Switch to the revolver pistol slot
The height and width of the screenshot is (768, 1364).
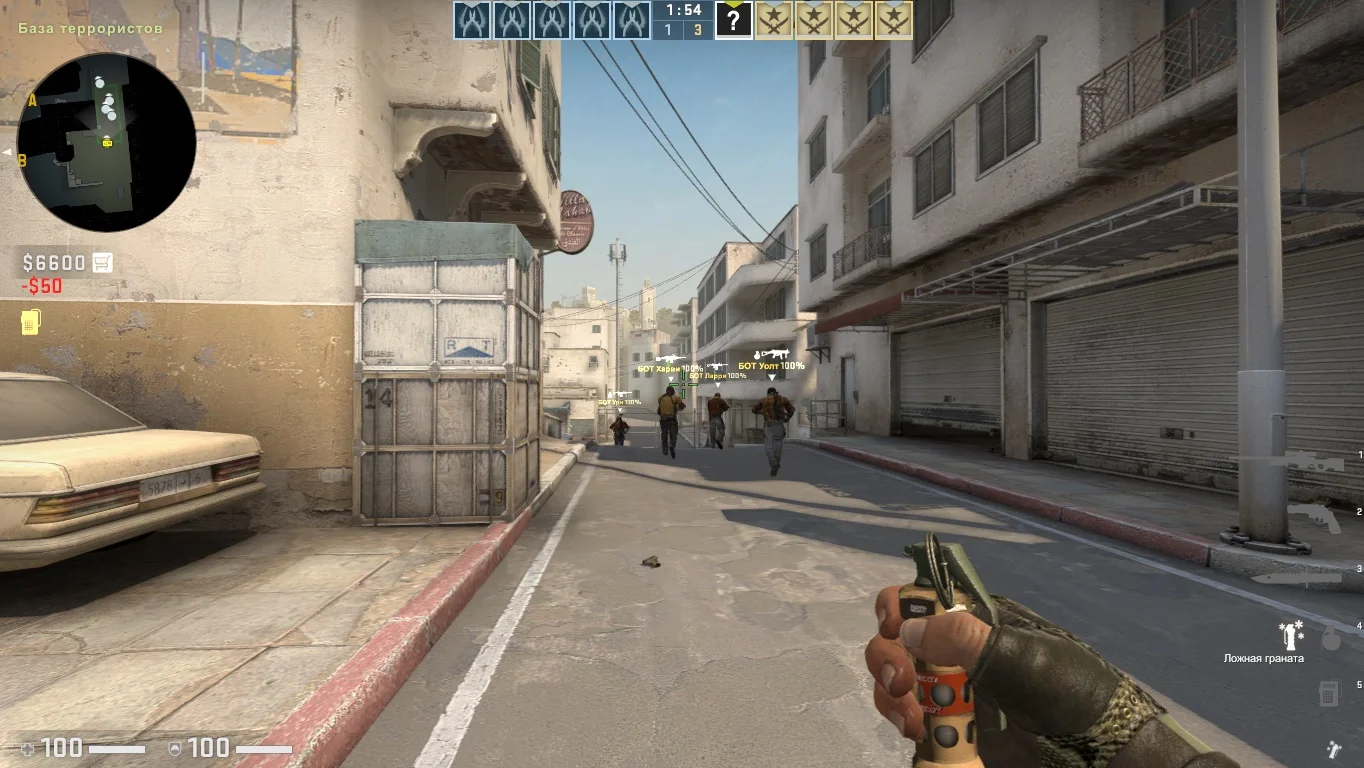click(1314, 517)
